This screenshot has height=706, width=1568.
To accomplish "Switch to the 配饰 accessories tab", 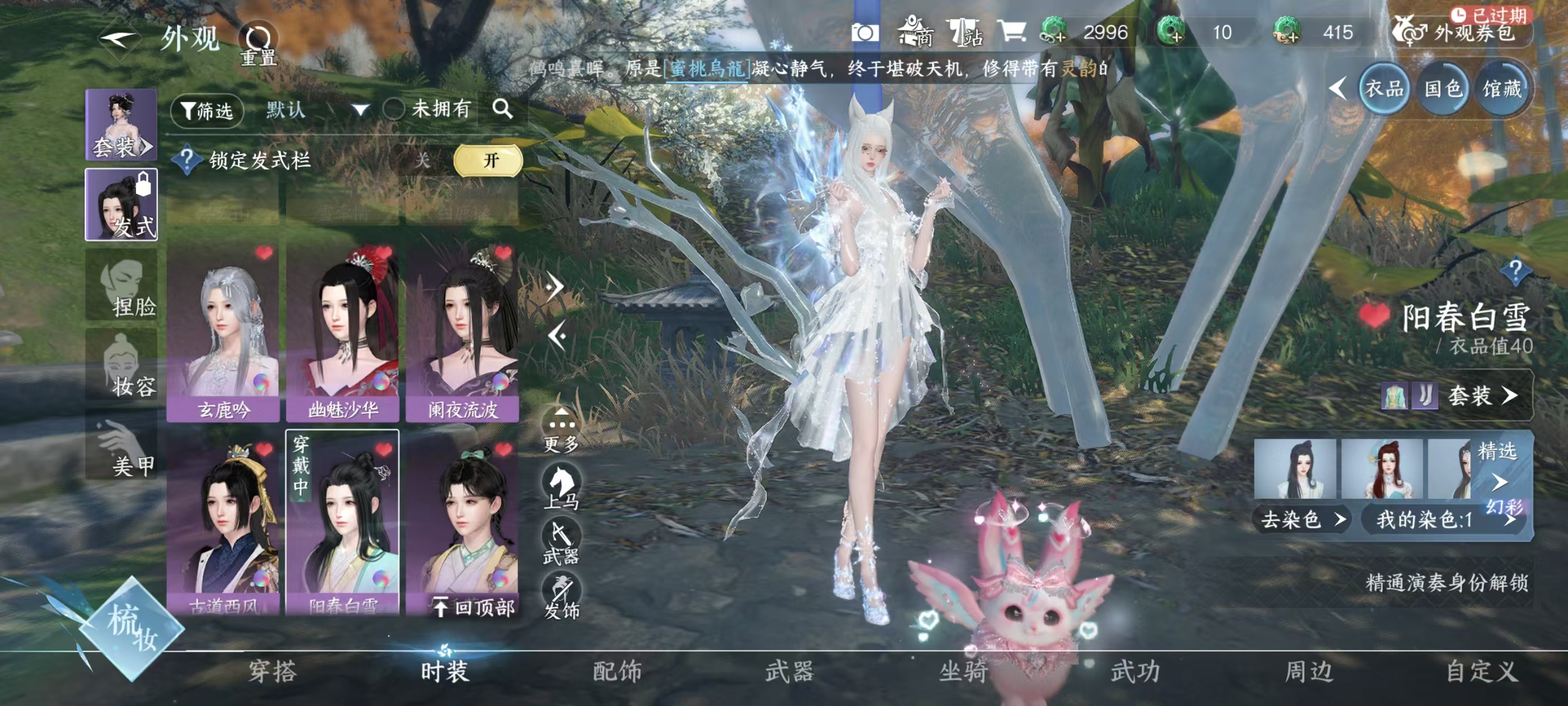I will [617, 671].
